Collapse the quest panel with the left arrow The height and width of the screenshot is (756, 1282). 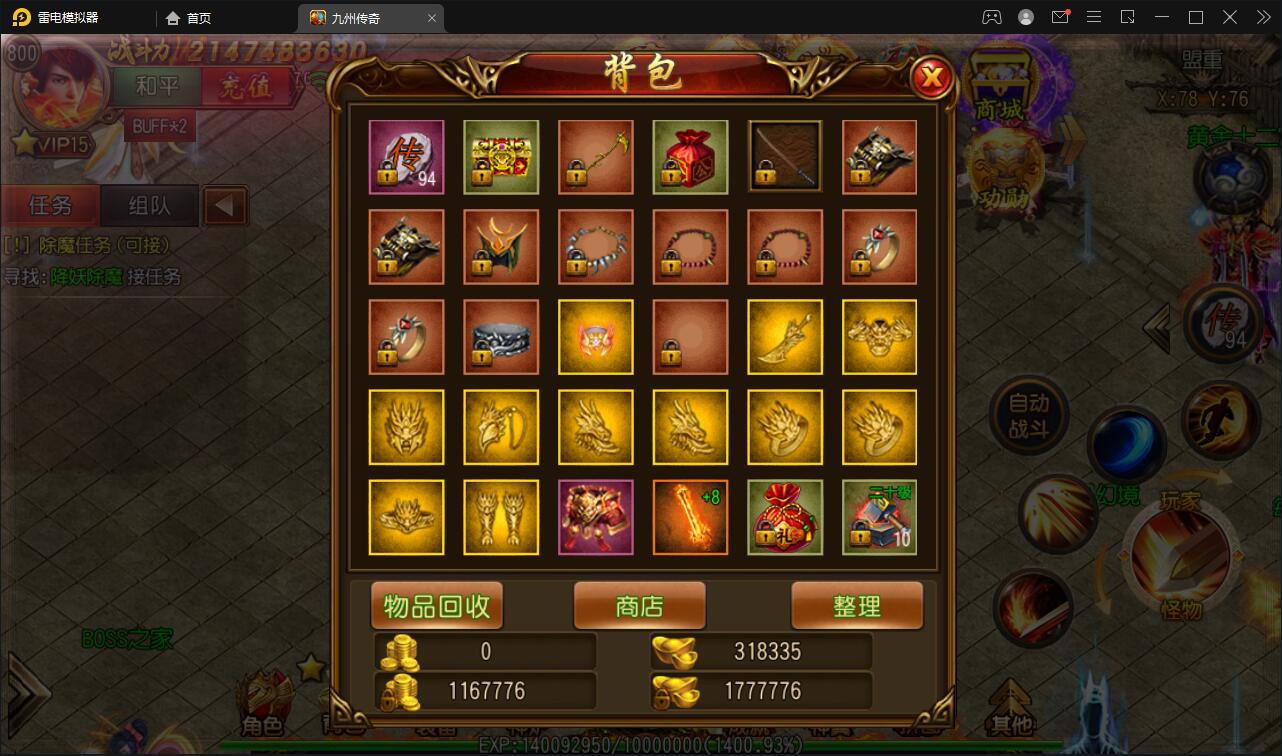pos(223,206)
